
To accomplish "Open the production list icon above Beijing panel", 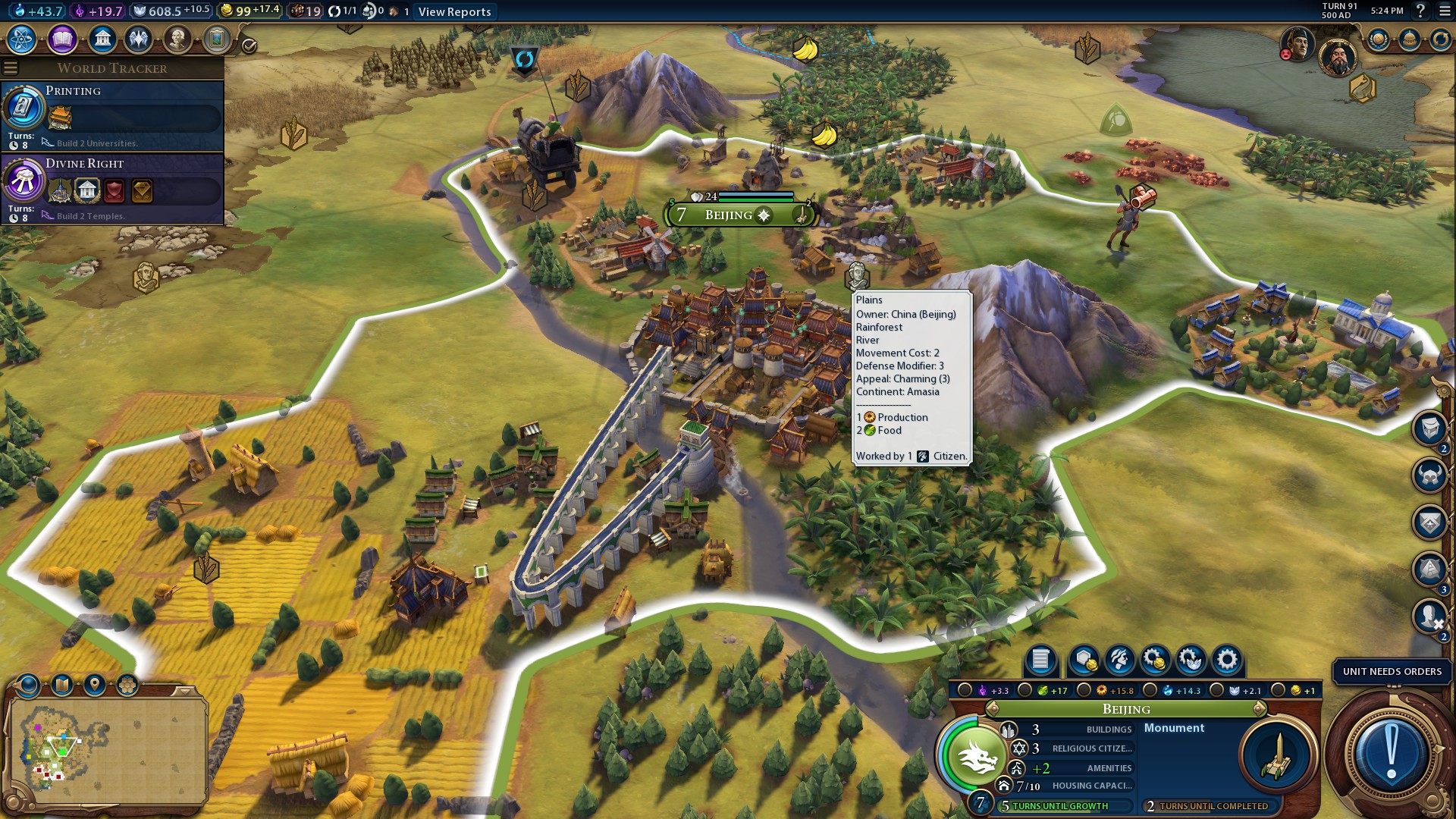I will (1040, 661).
